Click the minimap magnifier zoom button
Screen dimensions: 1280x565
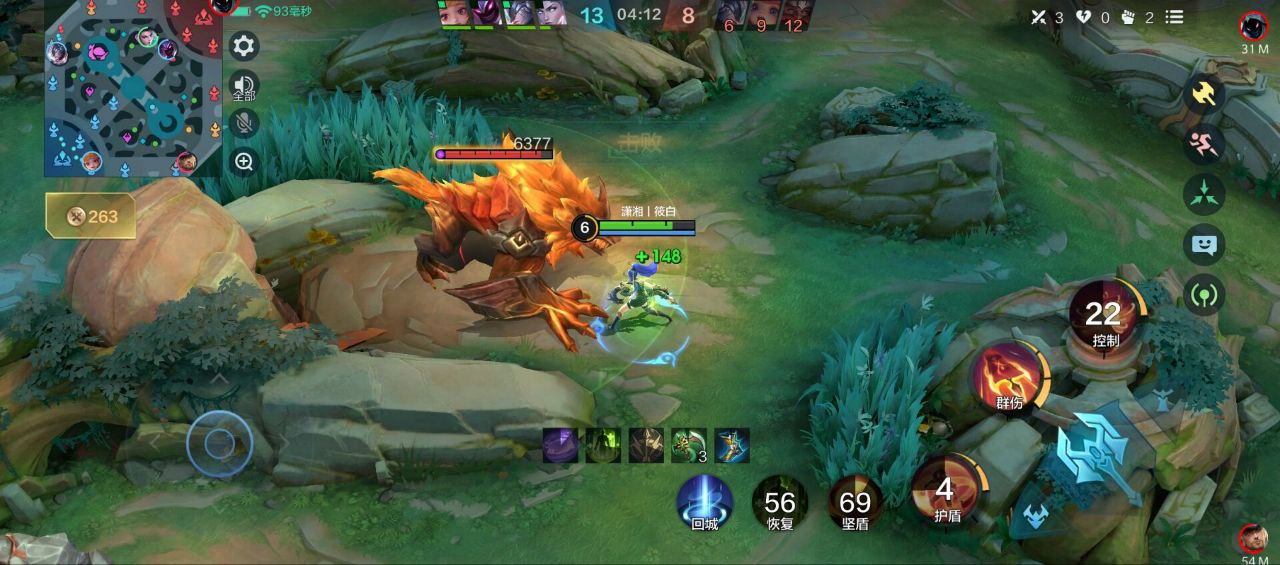coord(244,161)
